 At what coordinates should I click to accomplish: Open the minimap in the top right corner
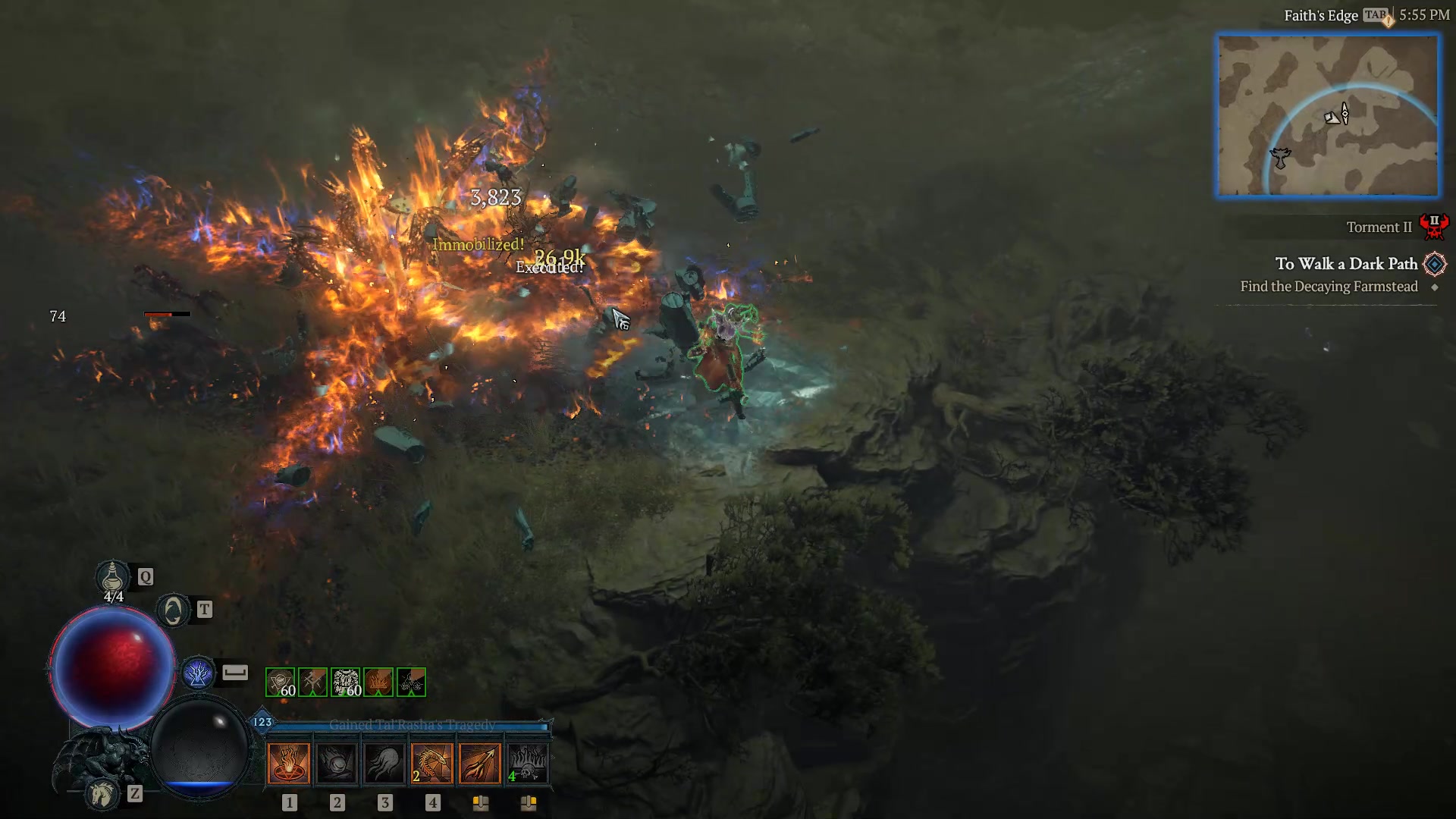point(1328,115)
